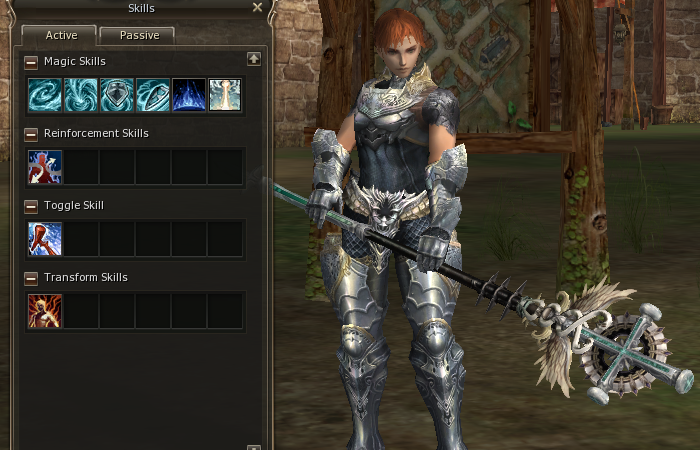Collapse the Transform Skills section
The height and width of the screenshot is (450, 700).
31,278
